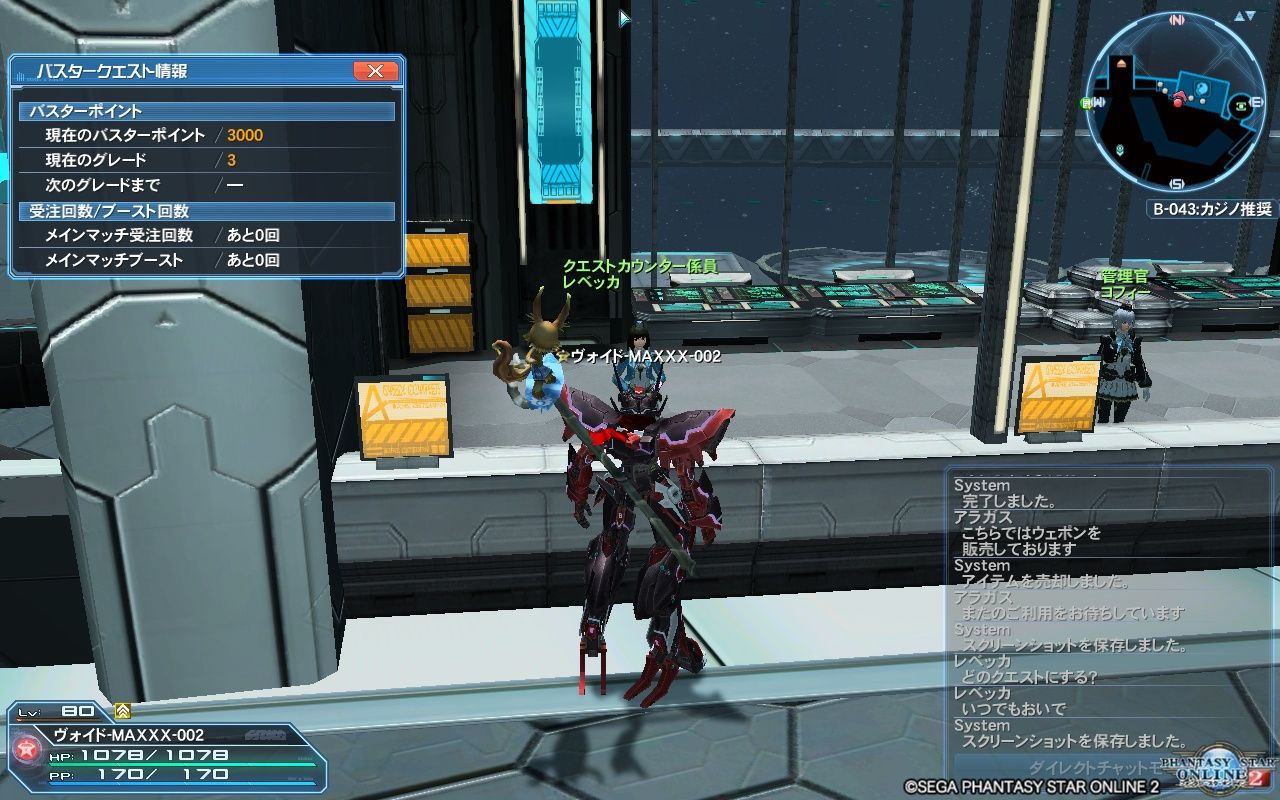Click the red player marker on the minimap
This screenshot has width=1280, height=800.
1178,103
